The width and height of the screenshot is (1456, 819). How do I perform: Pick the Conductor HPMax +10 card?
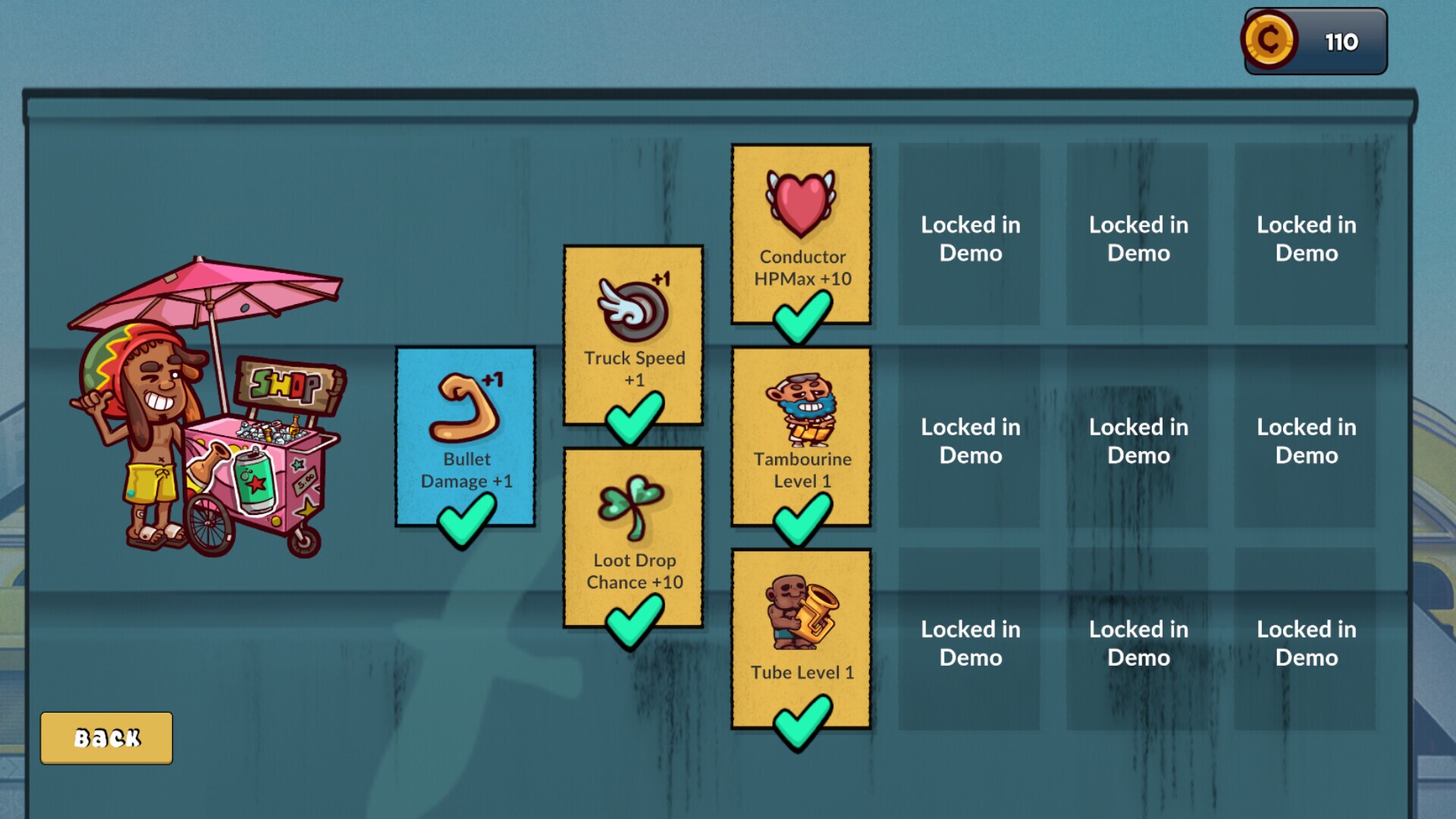801,234
